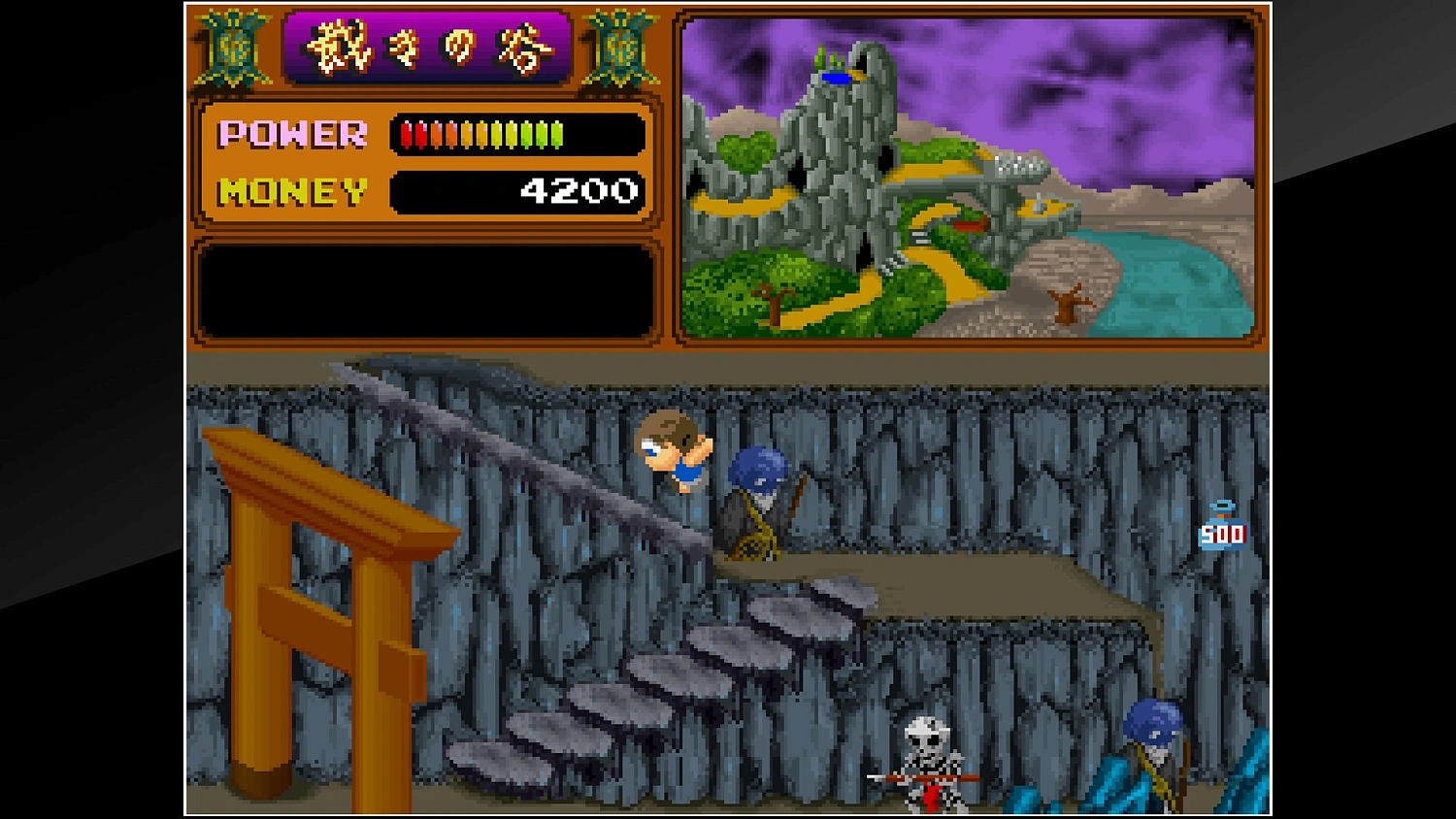
Task: Click the green turtle emblem right of the title
Action: [x=618, y=47]
